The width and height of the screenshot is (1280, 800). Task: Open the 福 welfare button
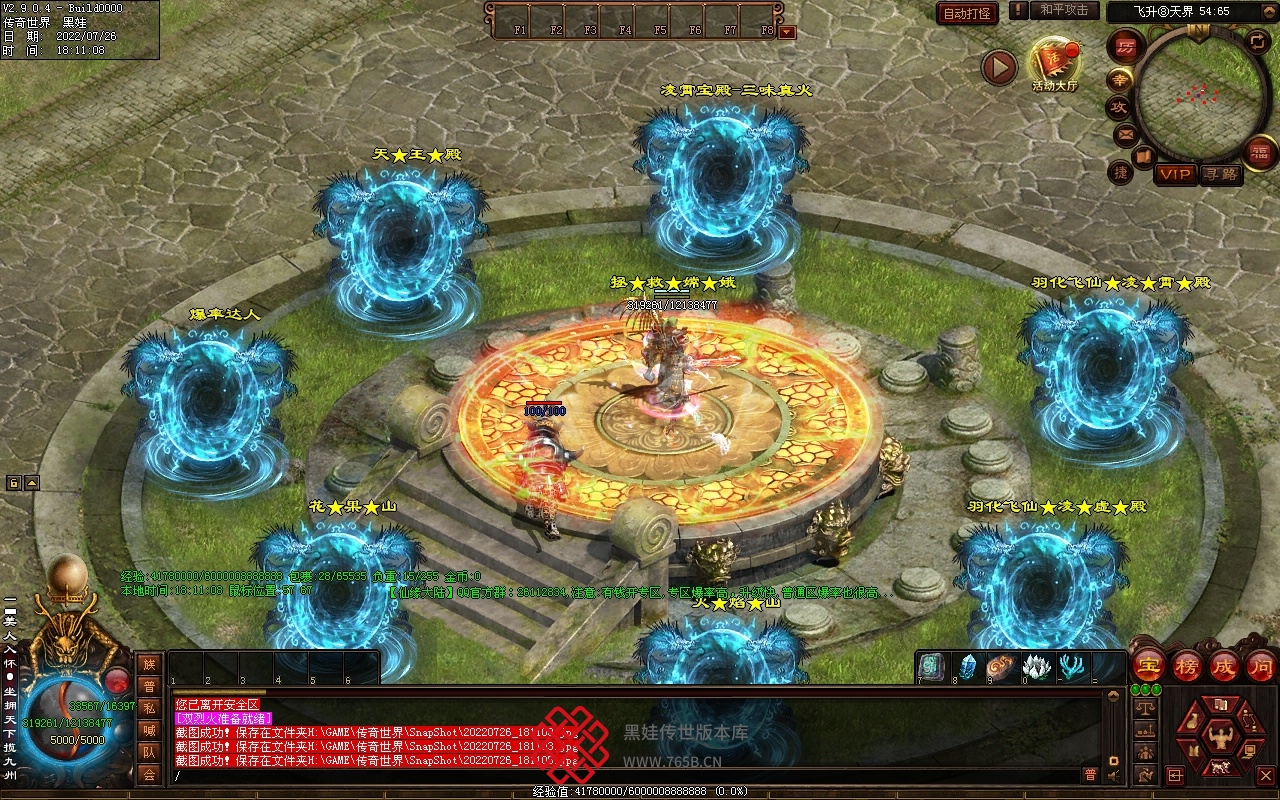[x=1260, y=152]
